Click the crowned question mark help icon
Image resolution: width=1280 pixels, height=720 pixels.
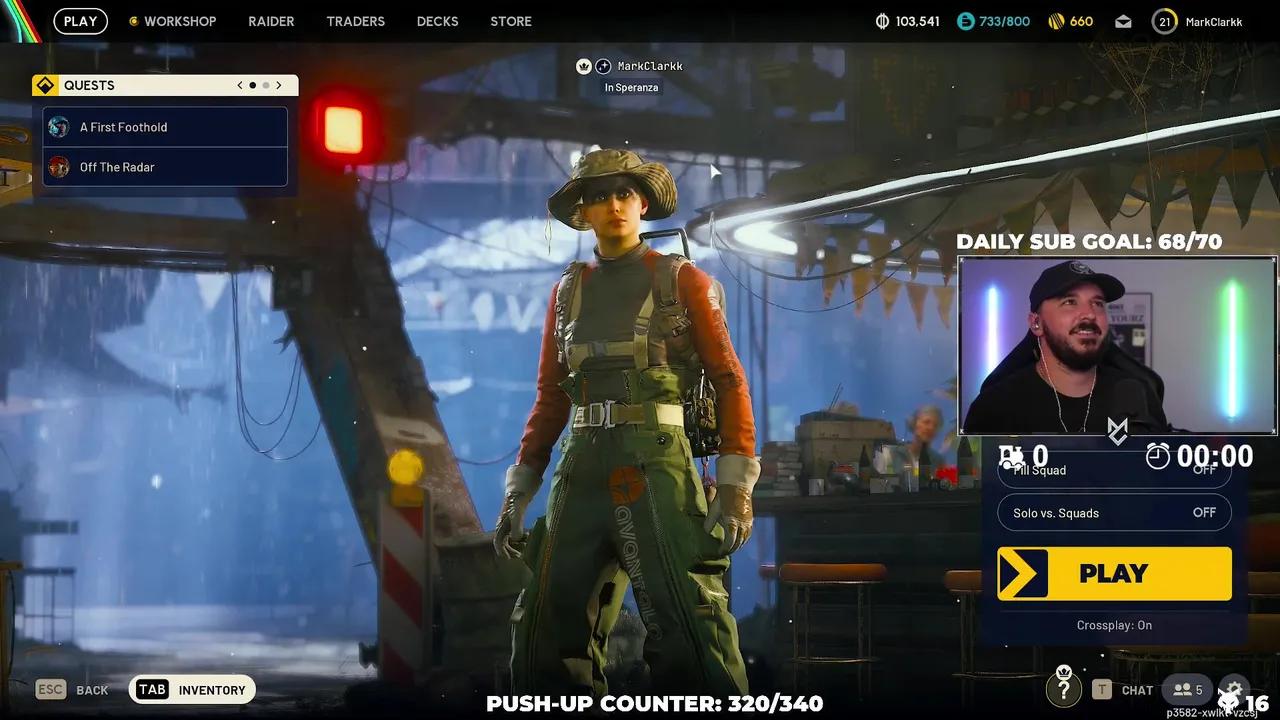(1064, 689)
